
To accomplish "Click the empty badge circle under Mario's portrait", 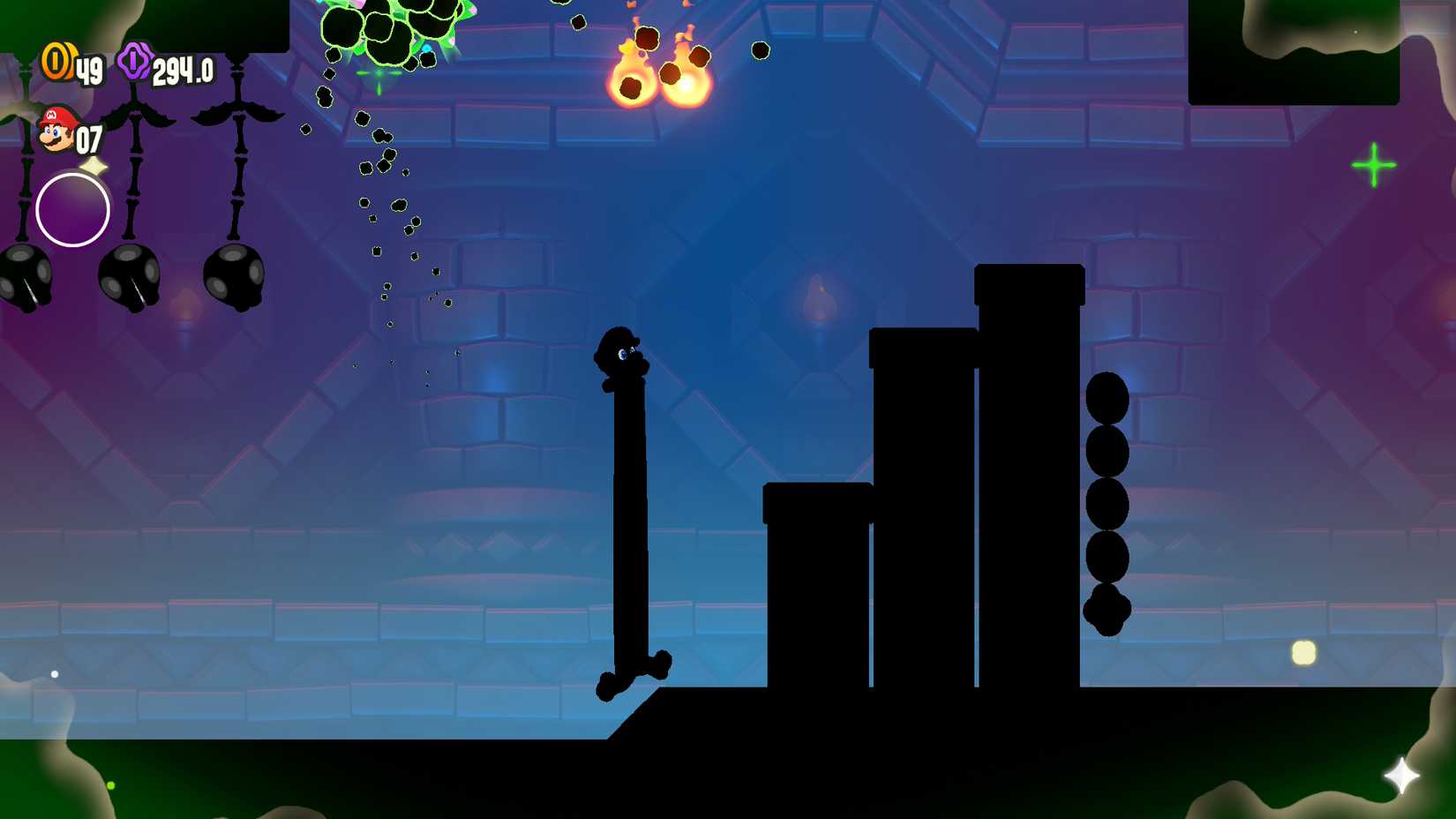I will [72, 210].
